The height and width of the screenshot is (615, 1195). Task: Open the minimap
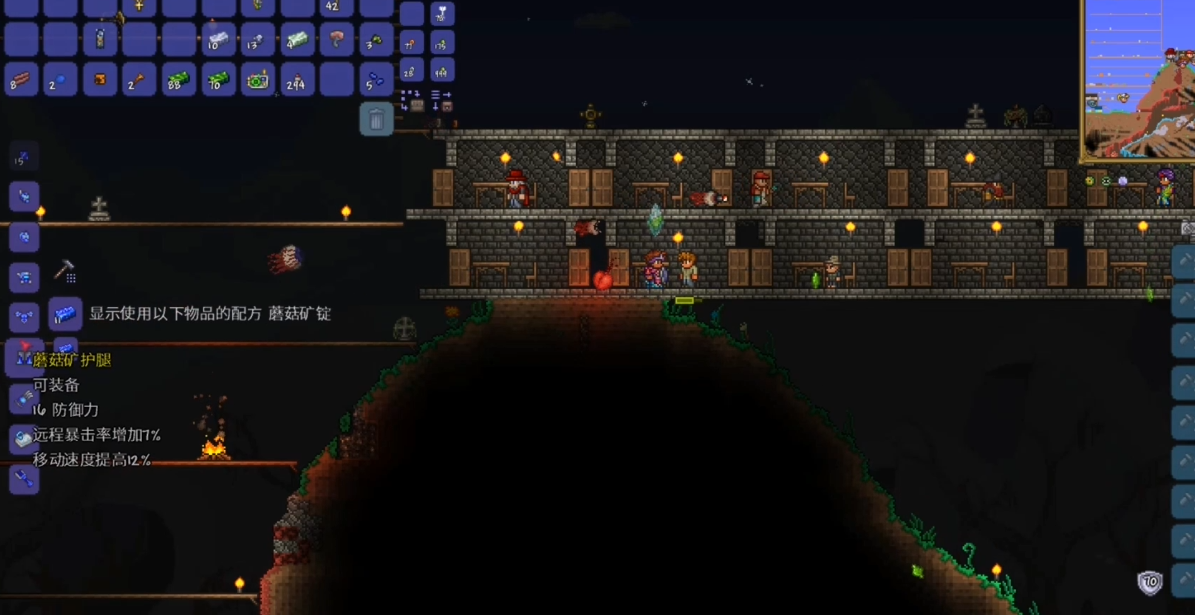coord(1139,80)
